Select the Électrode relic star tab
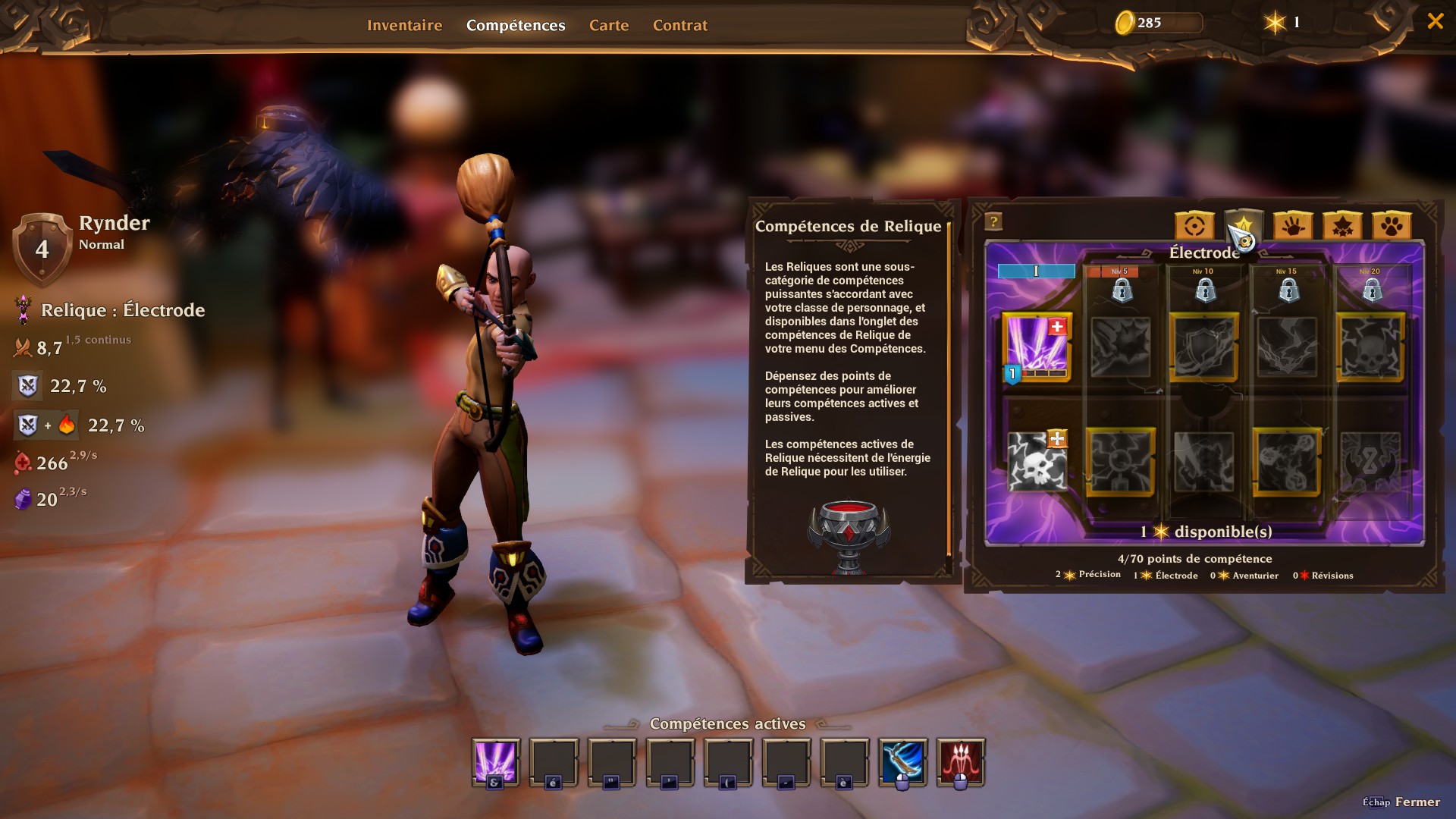This screenshot has height=819, width=1456. pos(1244,226)
